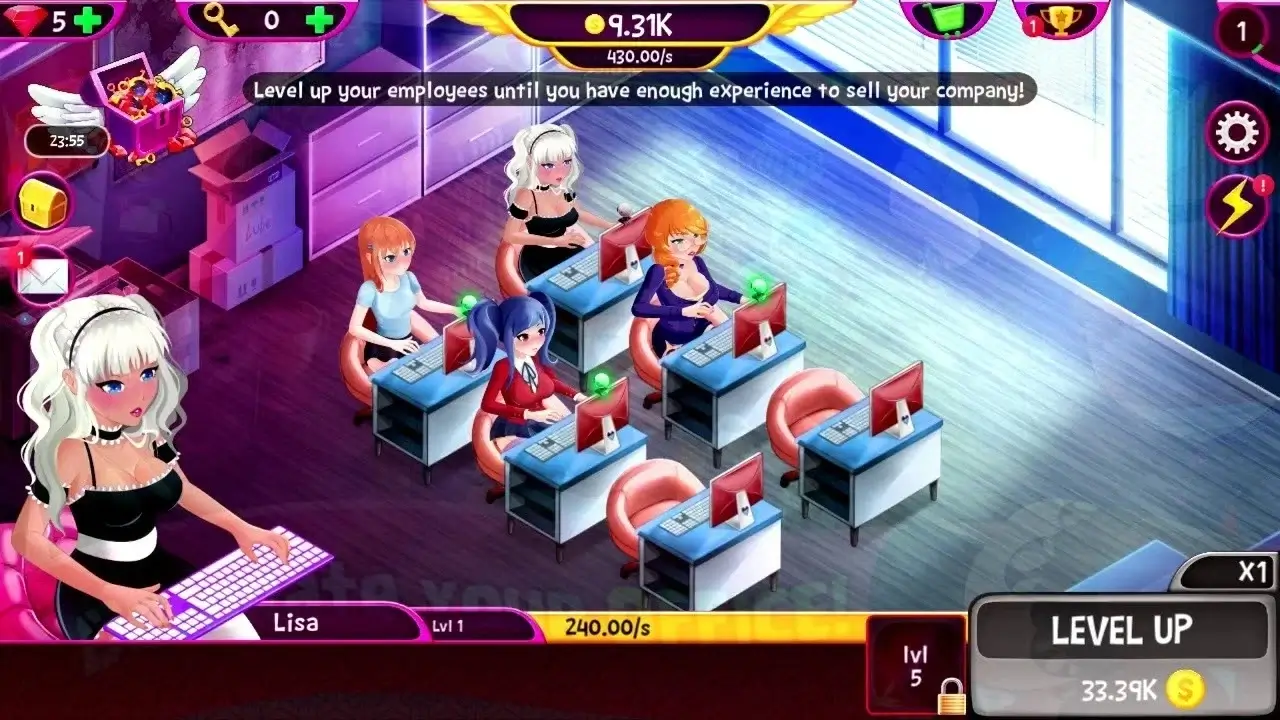Click the 23:55 countdown timer
The width and height of the screenshot is (1280, 720).
coord(67,141)
